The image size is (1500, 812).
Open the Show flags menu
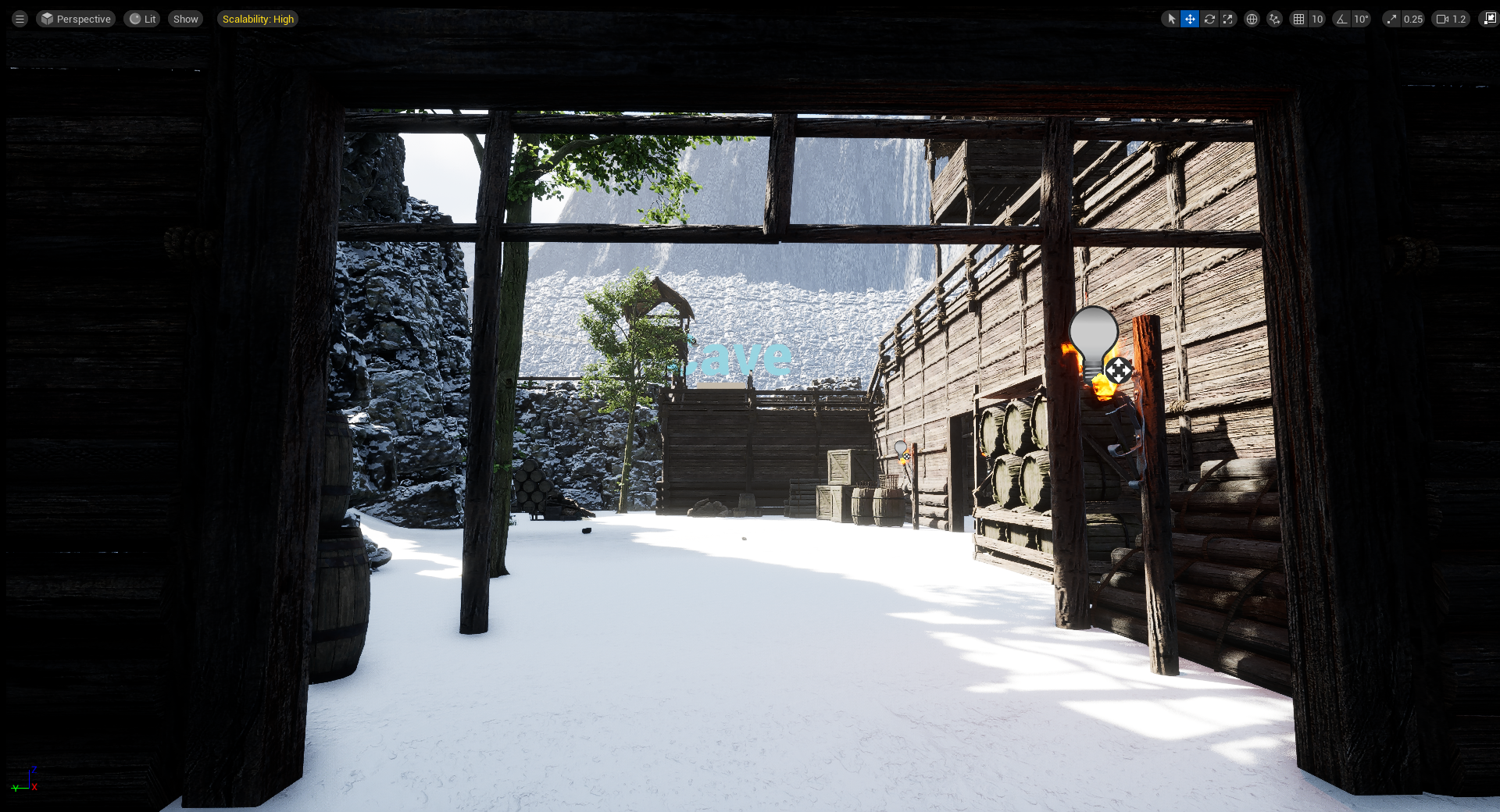click(x=185, y=19)
